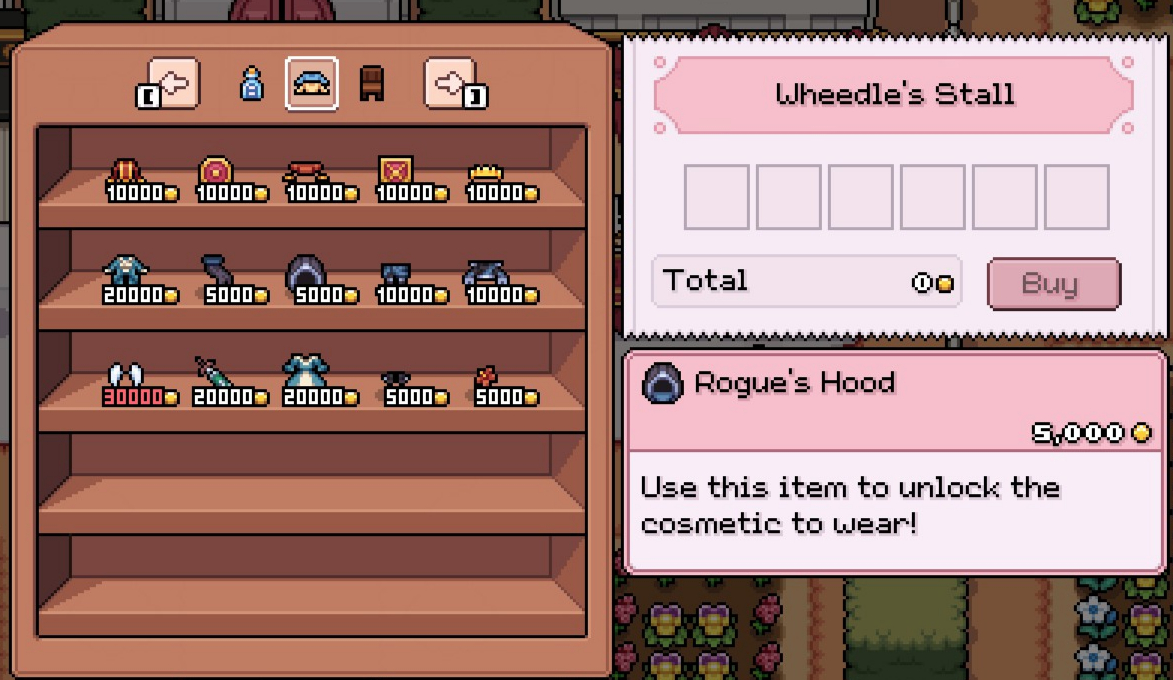The height and width of the screenshot is (680, 1173).
Task: Select the dark blue pants priced 10000
Action: pyautogui.click(x=396, y=274)
